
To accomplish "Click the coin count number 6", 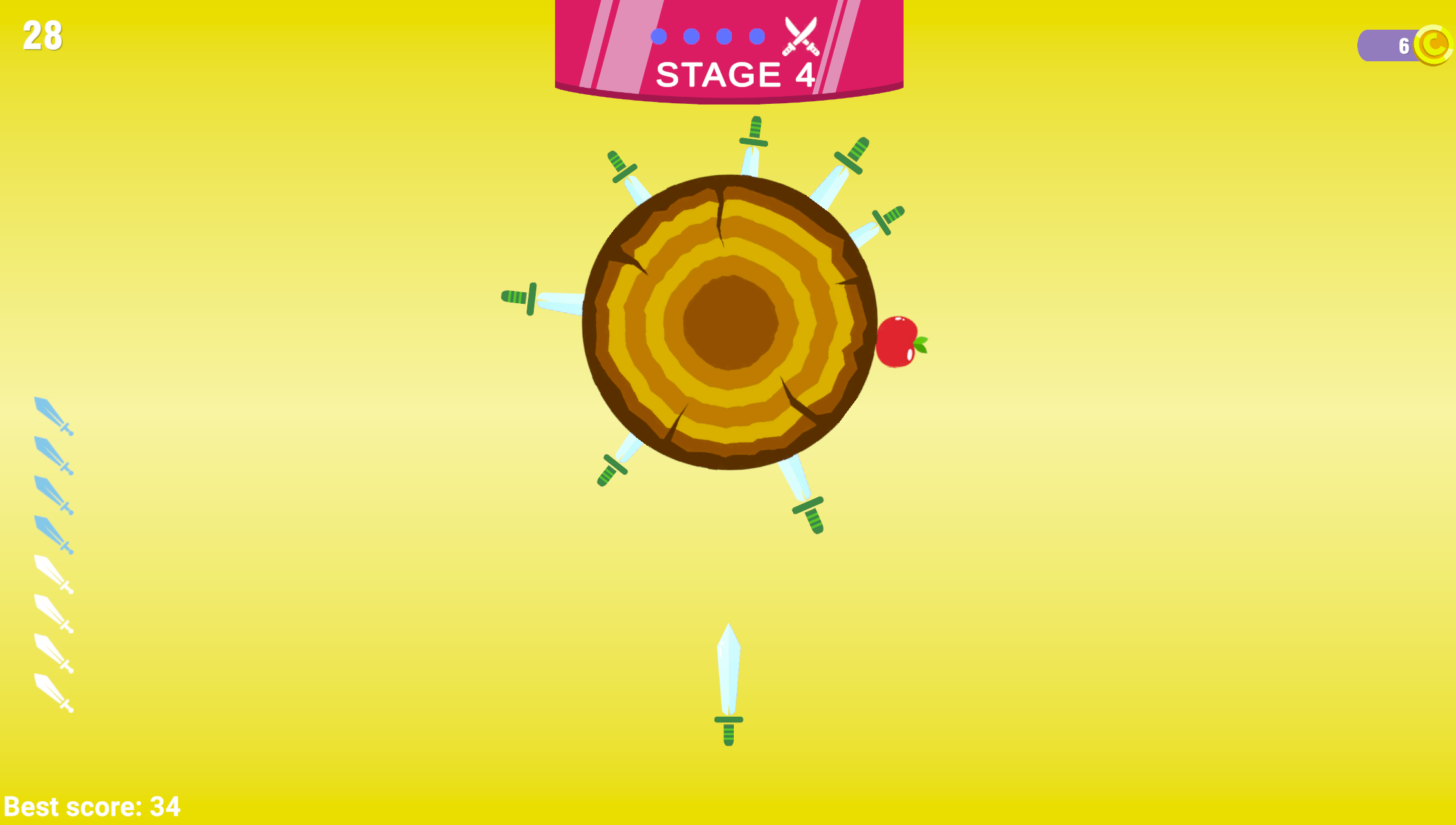I will coord(1403,44).
